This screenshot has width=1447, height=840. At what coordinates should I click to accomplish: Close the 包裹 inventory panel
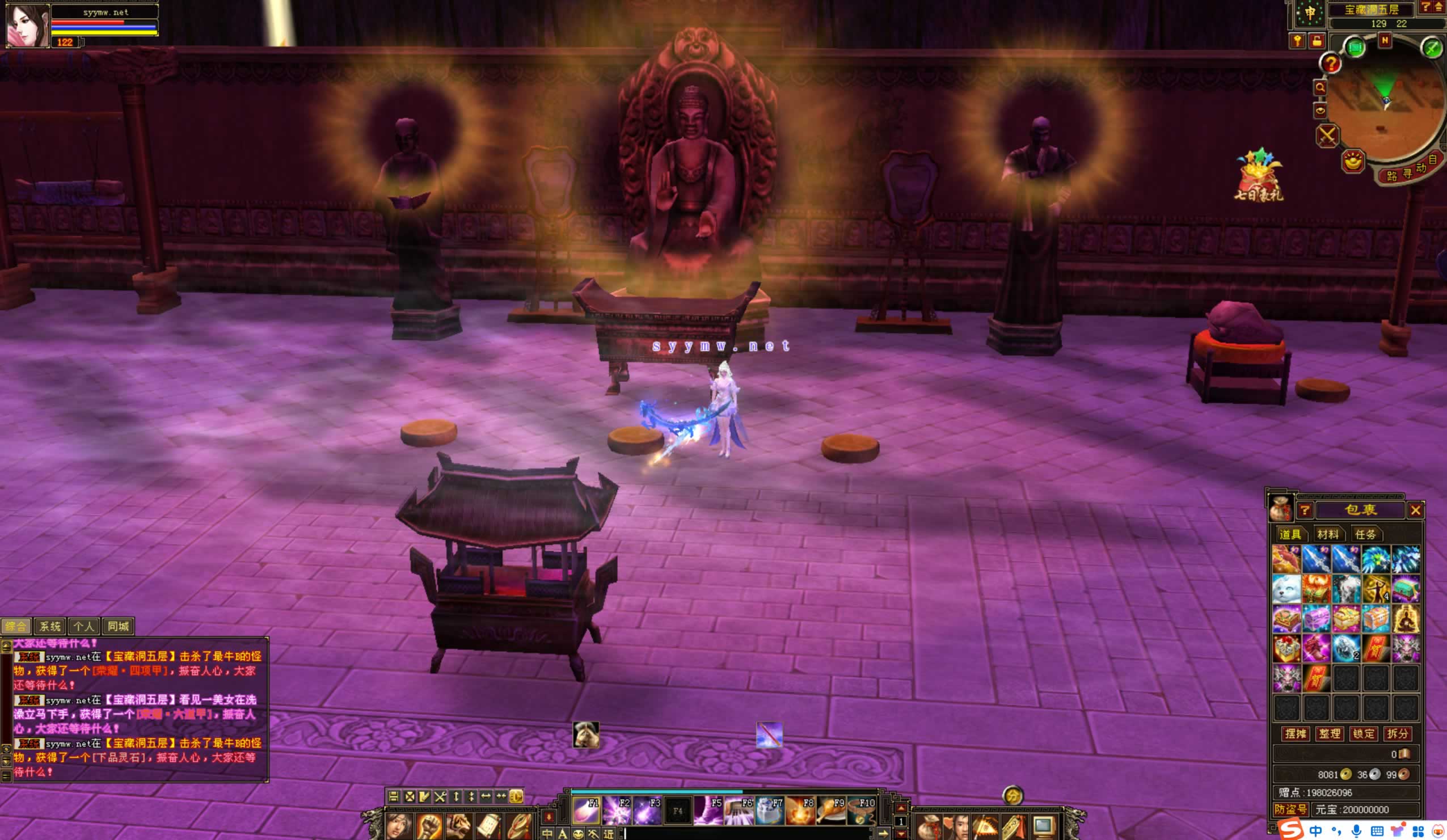click(x=1415, y=510)
